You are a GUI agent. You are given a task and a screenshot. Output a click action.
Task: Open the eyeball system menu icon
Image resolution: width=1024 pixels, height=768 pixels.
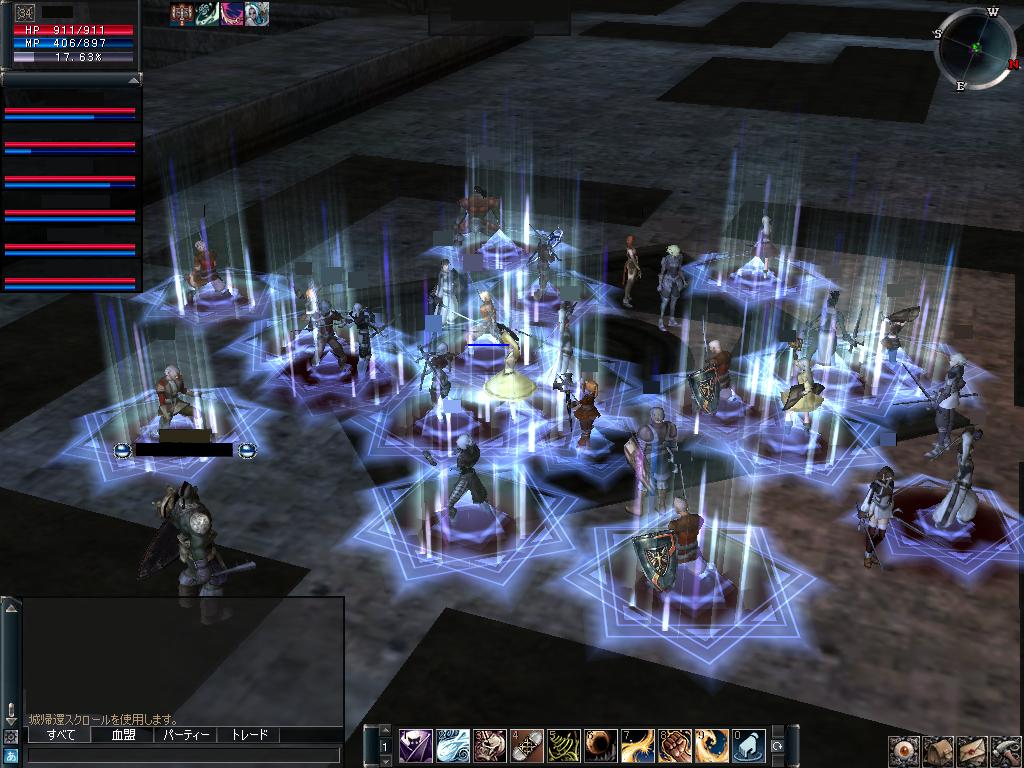[x=903, y=751]
